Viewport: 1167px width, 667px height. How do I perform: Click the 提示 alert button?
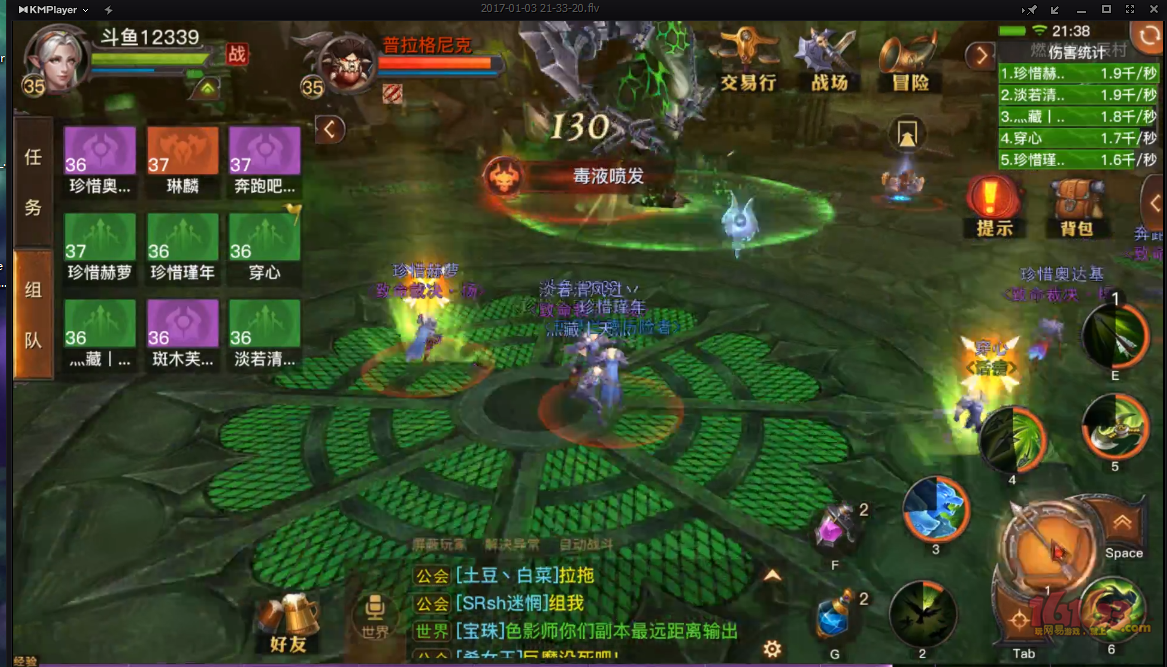(994, 207)
